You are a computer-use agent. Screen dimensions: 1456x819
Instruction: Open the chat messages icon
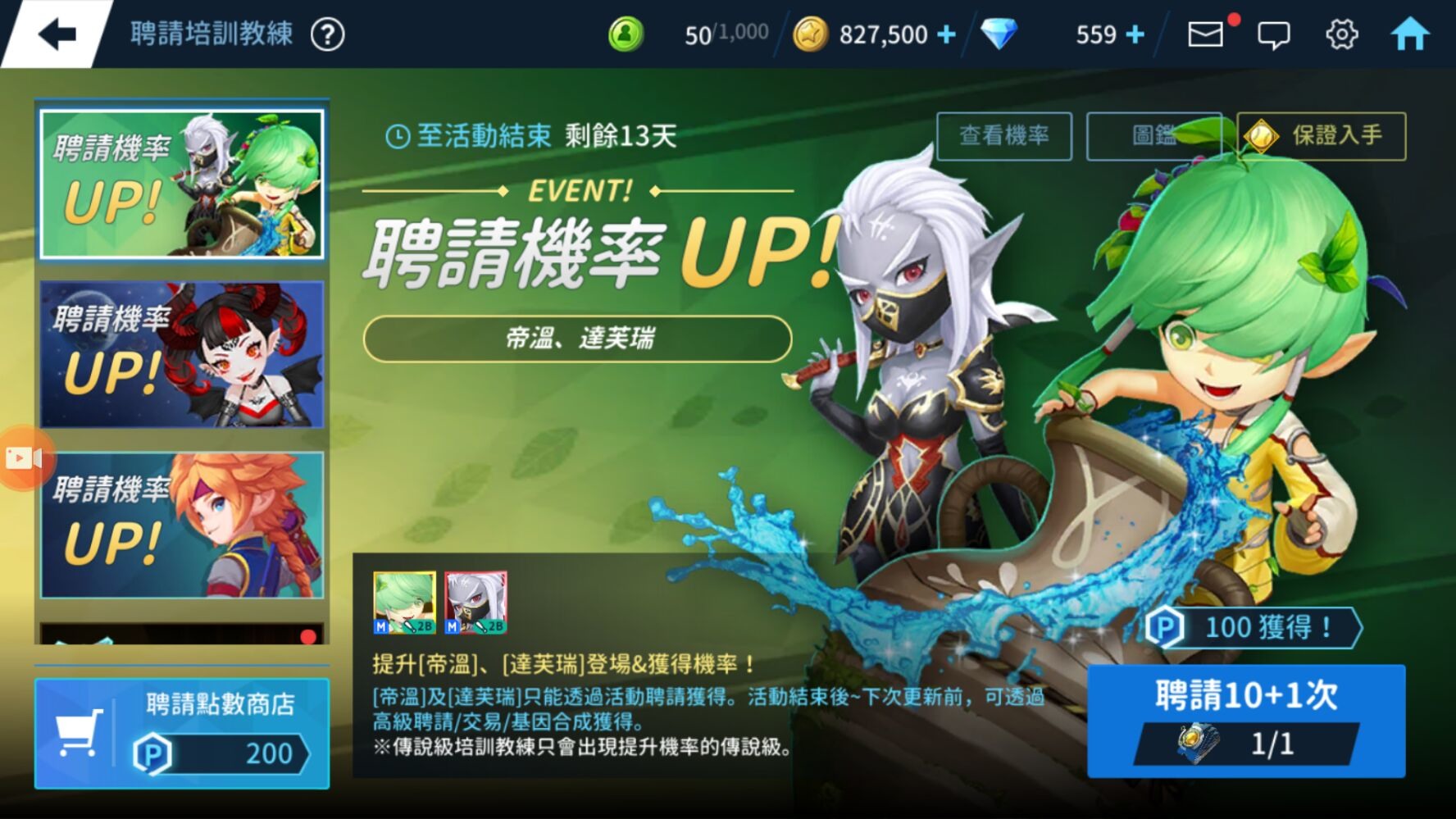click(1273, 35)
